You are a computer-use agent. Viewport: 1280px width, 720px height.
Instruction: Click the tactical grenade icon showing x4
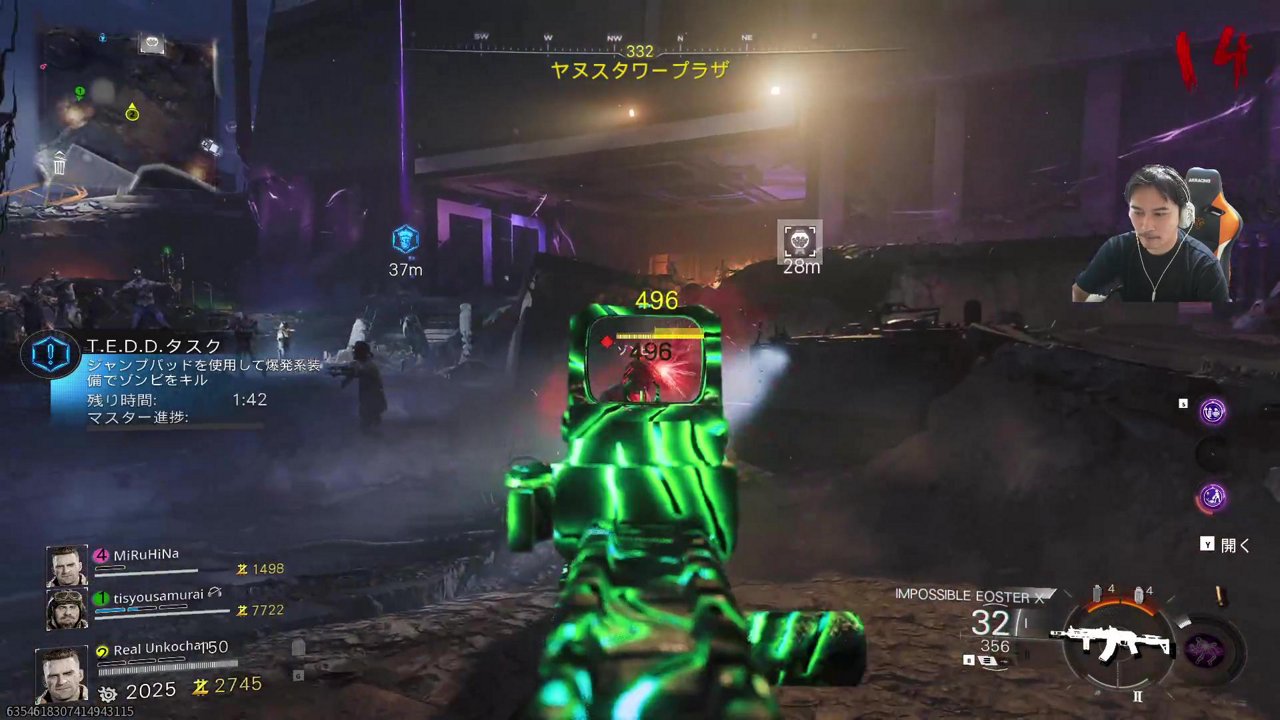coord(1139,594)
